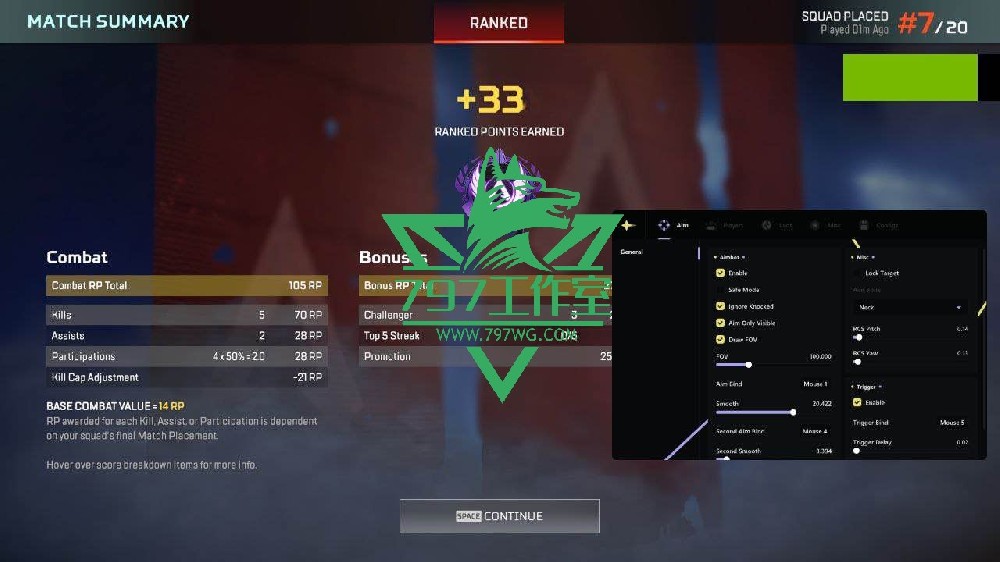Click the Continue button
Screen dimensions: 1000x562
pyautogui.click(x=499, y=516)
